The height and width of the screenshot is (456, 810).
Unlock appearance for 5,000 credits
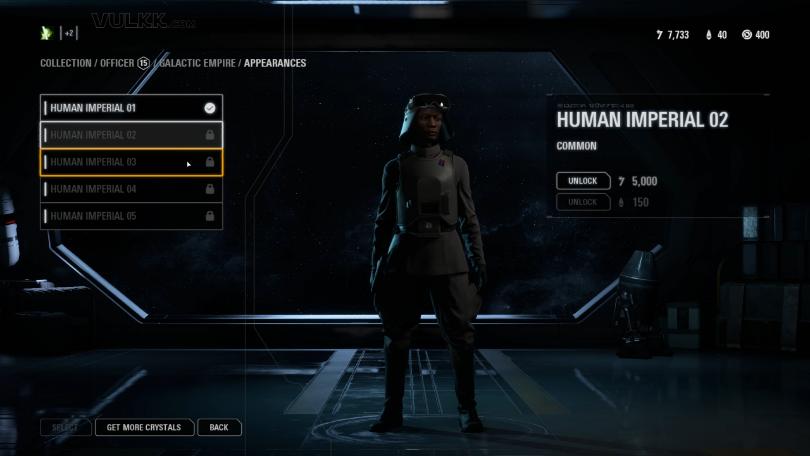point(583,181)
